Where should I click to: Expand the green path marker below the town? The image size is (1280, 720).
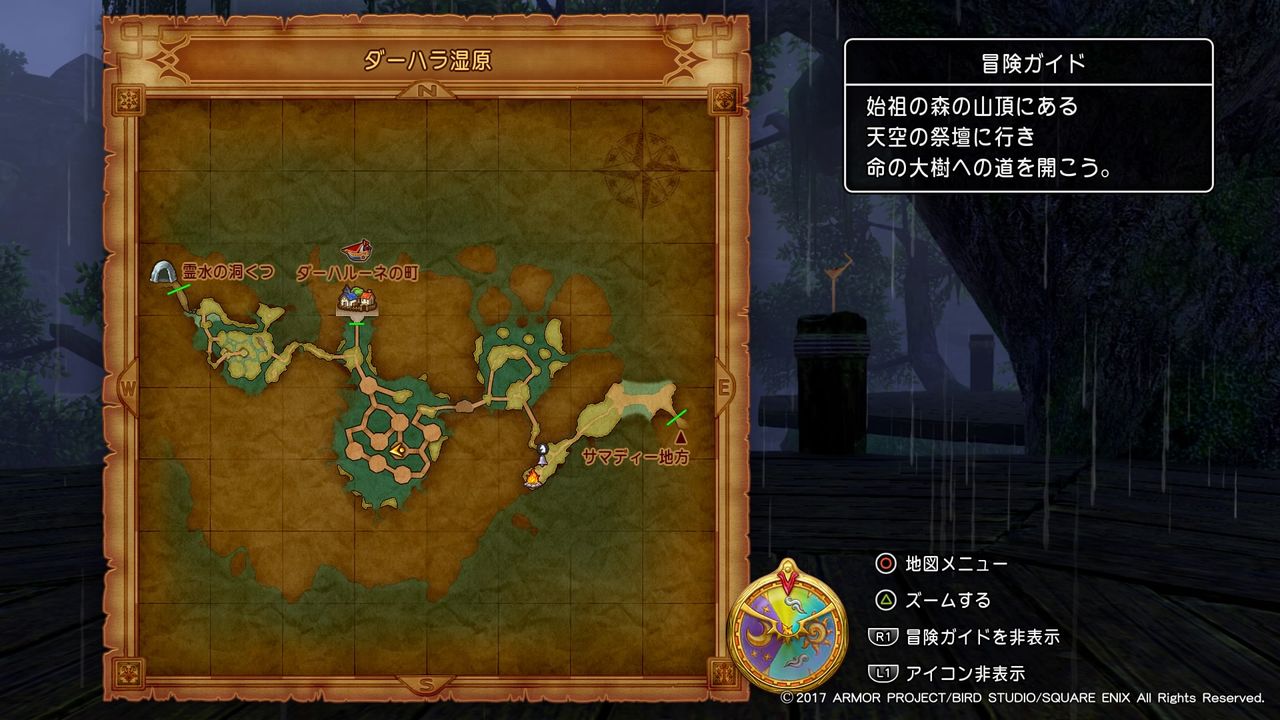(x=356, y=323)
